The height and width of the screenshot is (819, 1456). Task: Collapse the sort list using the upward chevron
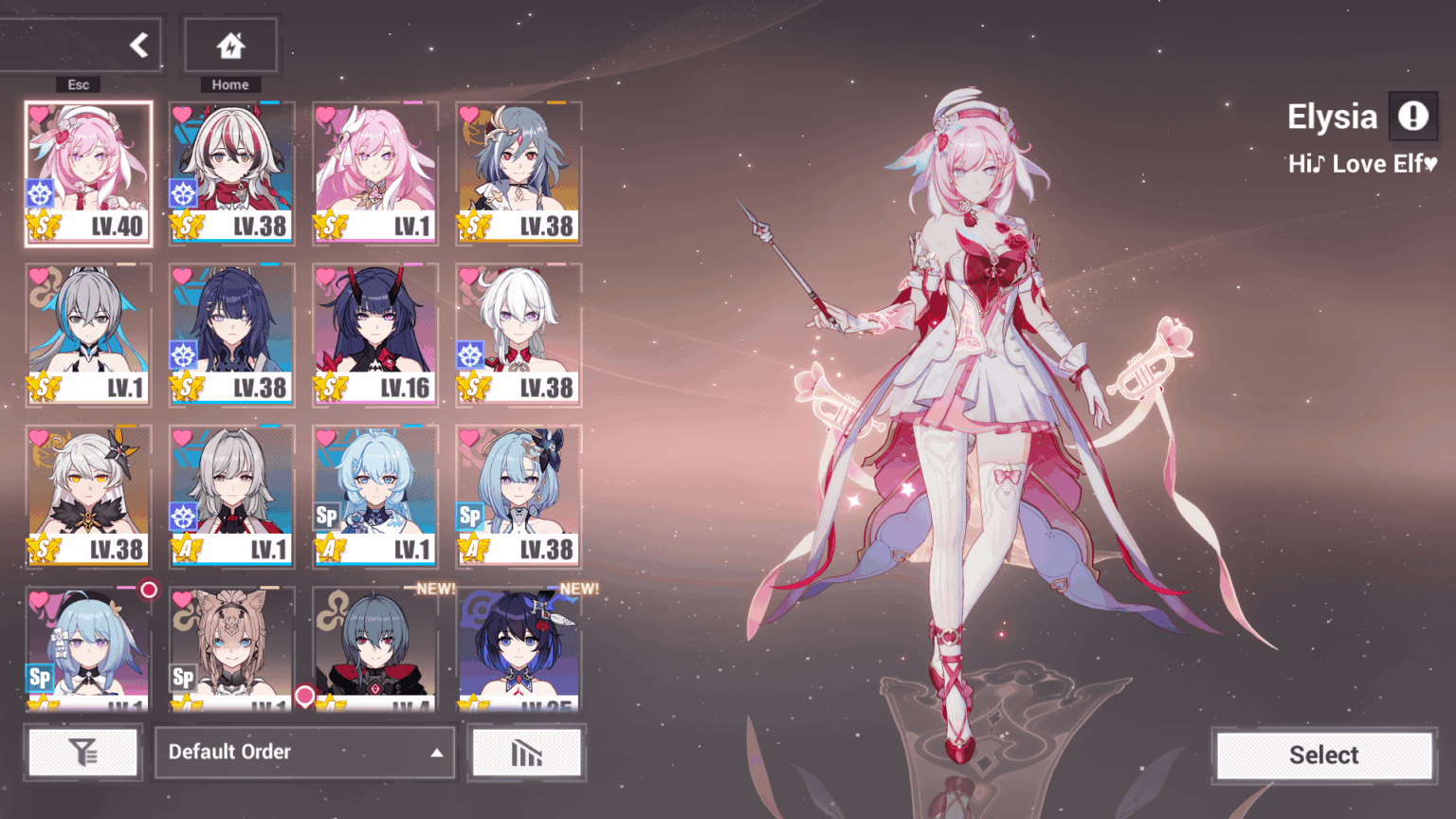pos(436,752)
